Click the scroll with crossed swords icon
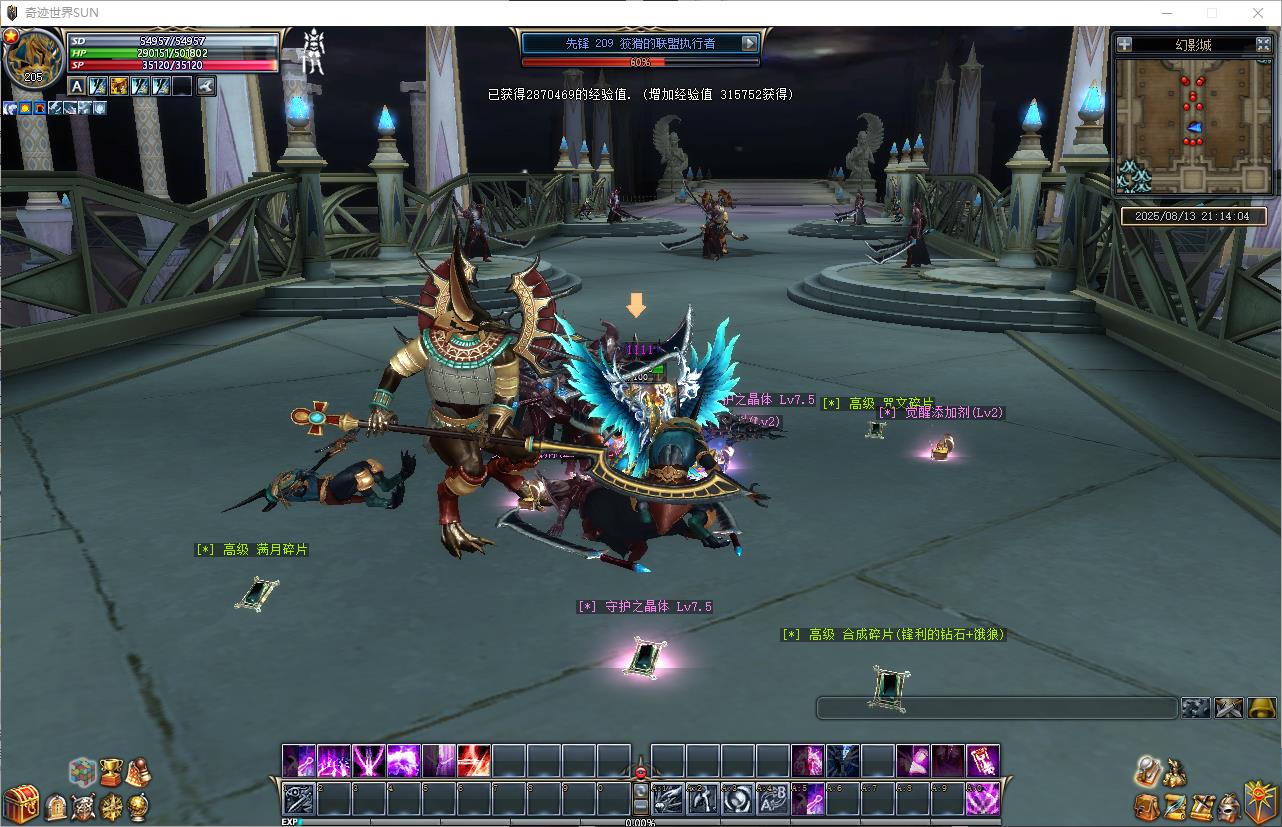The height and width of the screenshot is (827, 1282). point(1202,806)
